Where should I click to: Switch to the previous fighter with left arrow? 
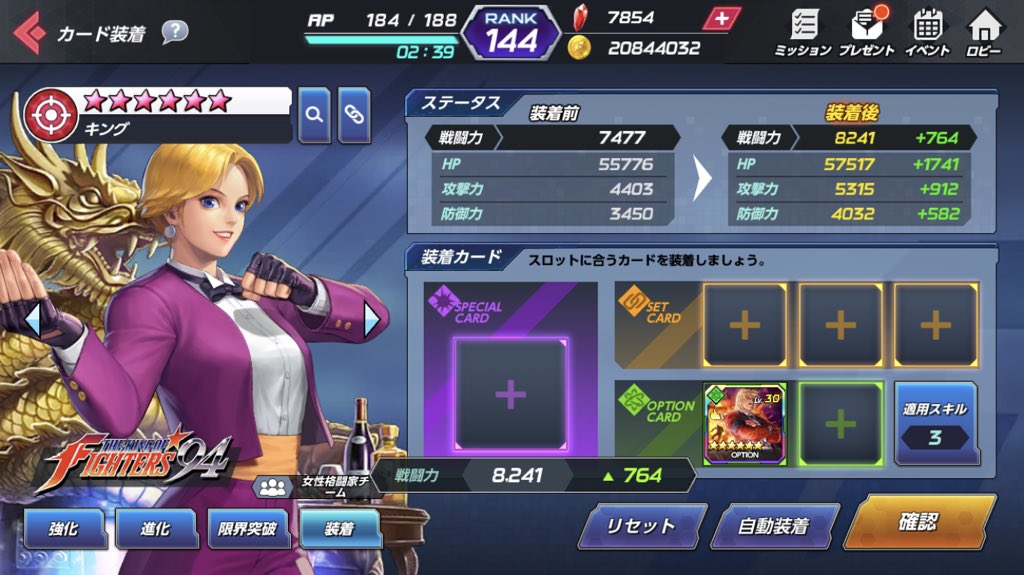coord(32,320)
